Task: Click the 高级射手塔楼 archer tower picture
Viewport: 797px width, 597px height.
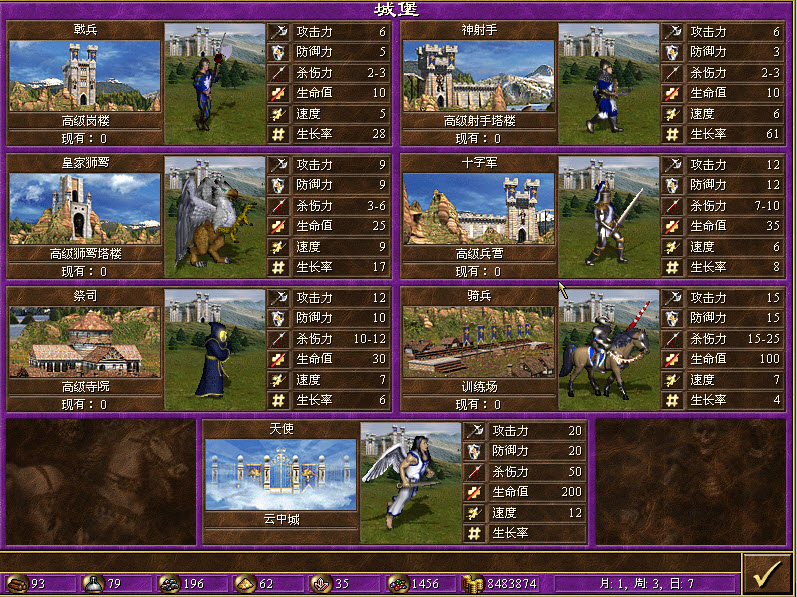Action: click(479, 76)
